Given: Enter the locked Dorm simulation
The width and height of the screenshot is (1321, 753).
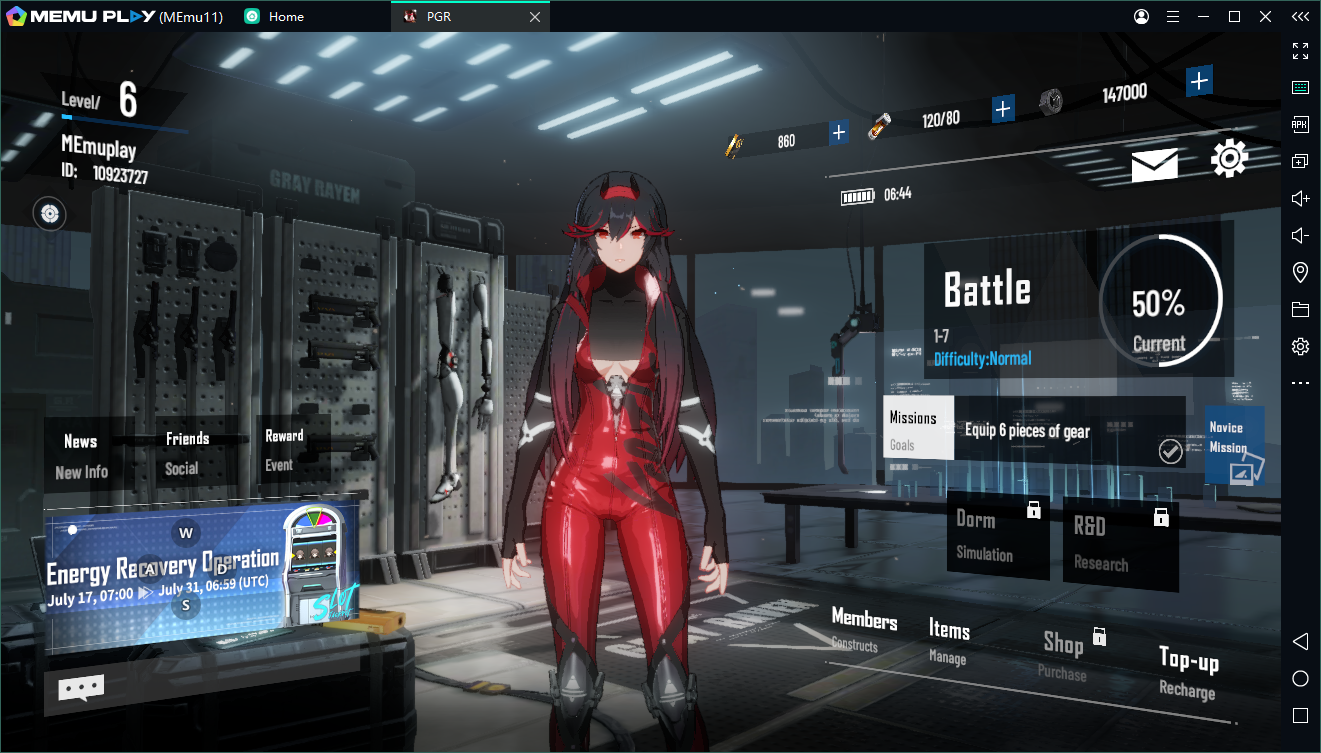Looking at the screenshot, I should point(997,537).
